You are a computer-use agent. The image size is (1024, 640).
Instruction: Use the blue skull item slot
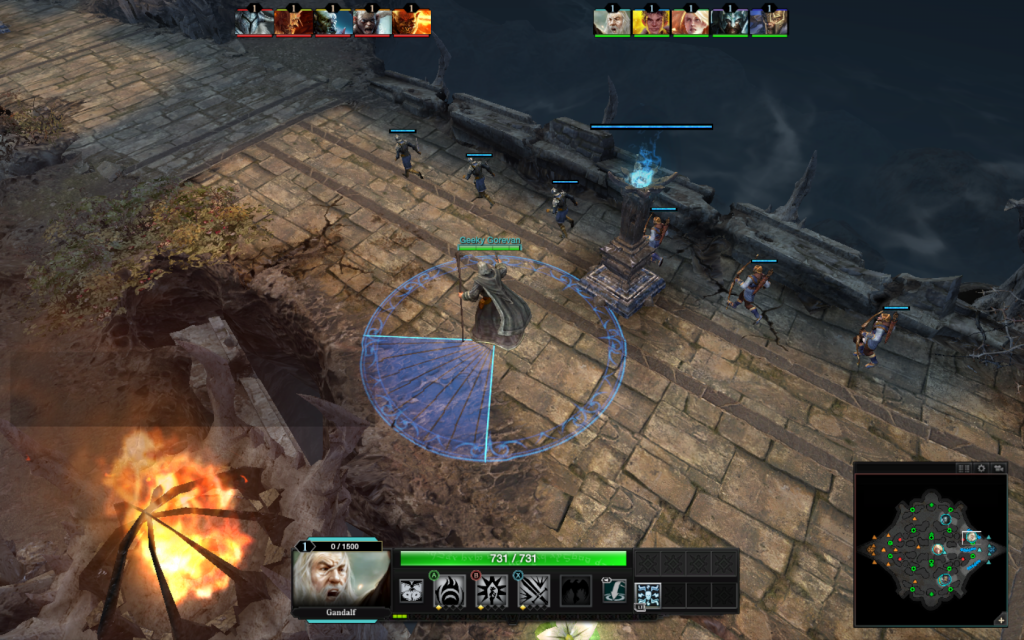click(647, 593)
